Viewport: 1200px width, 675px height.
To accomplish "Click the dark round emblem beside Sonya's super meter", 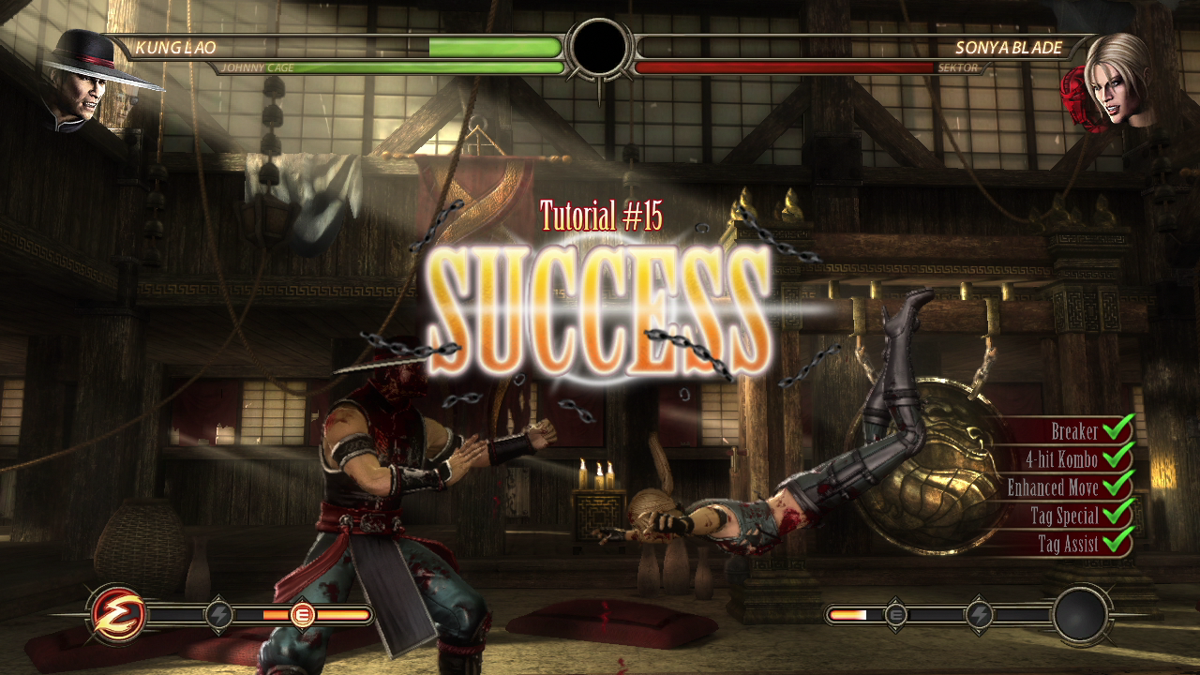I will coord(1081,615).
